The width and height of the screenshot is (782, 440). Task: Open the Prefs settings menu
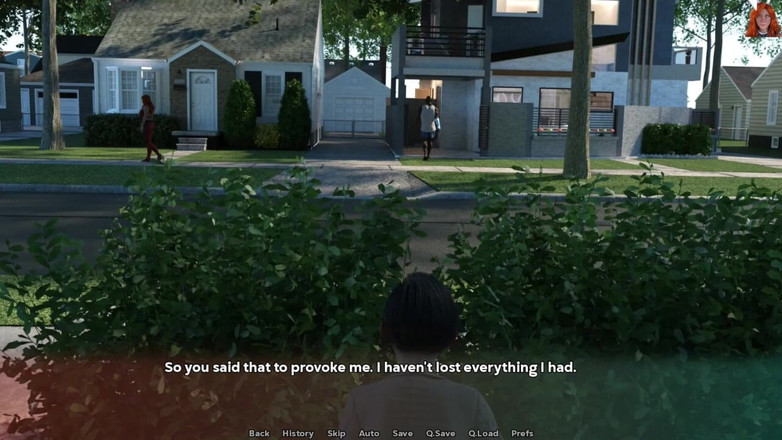click(522, 433)
